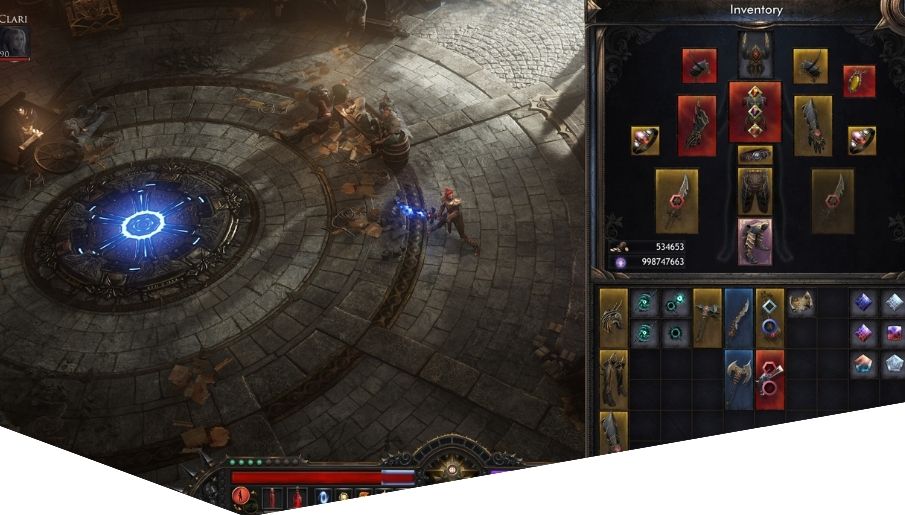Select the yellow gem amulet slot
Screen dimensions: 905x515
[x=859, y=81]
